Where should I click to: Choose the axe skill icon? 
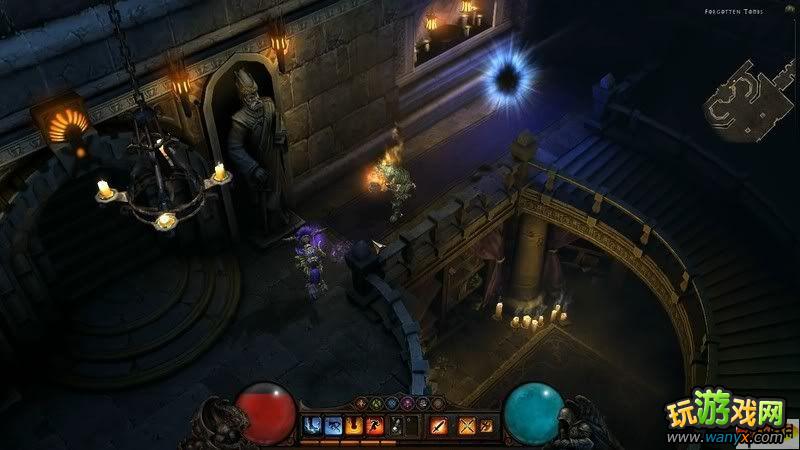pos(485,426)
